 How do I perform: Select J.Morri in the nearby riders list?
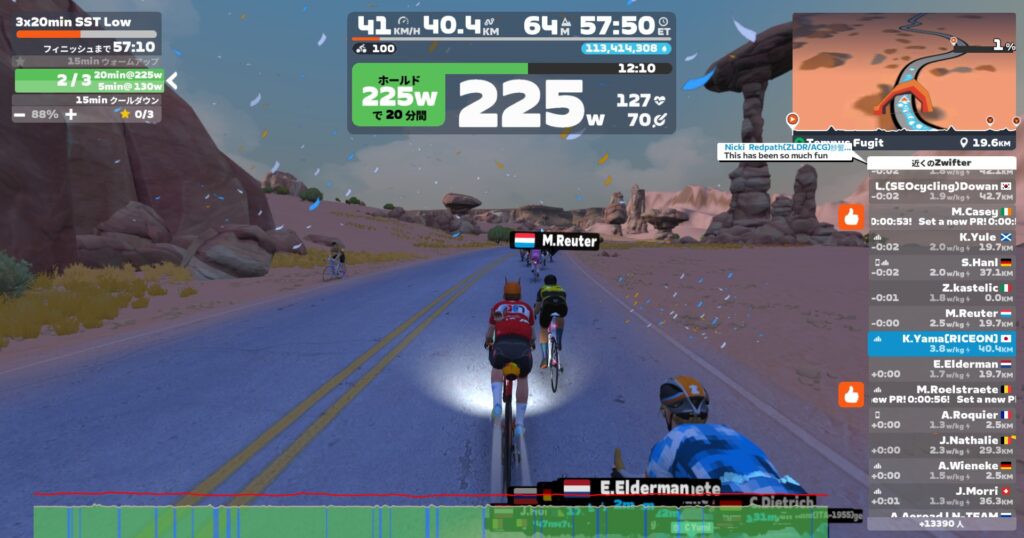click(x=942, y=495)
